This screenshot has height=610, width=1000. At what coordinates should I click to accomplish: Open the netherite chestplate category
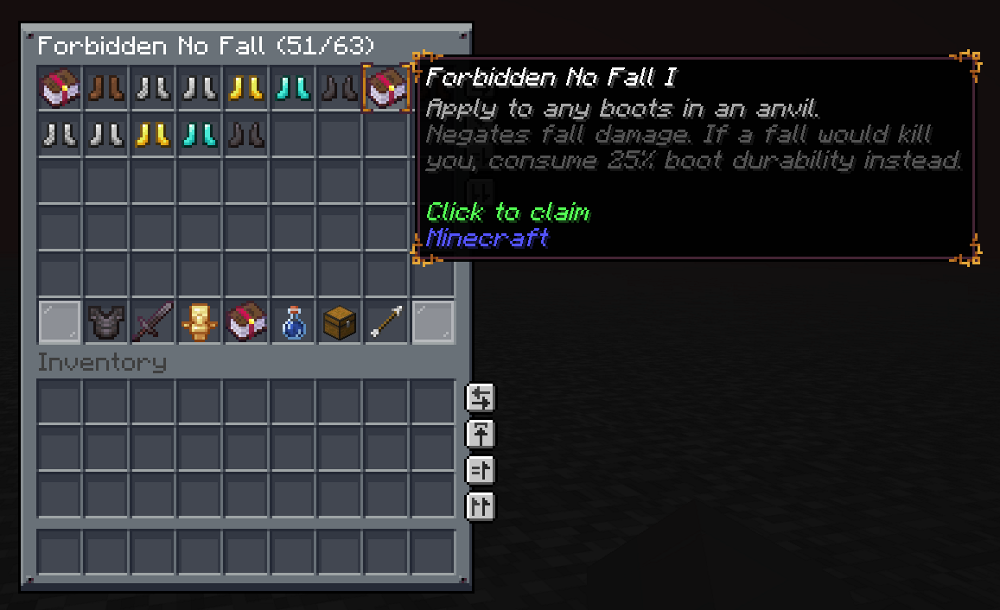point(106,322)
